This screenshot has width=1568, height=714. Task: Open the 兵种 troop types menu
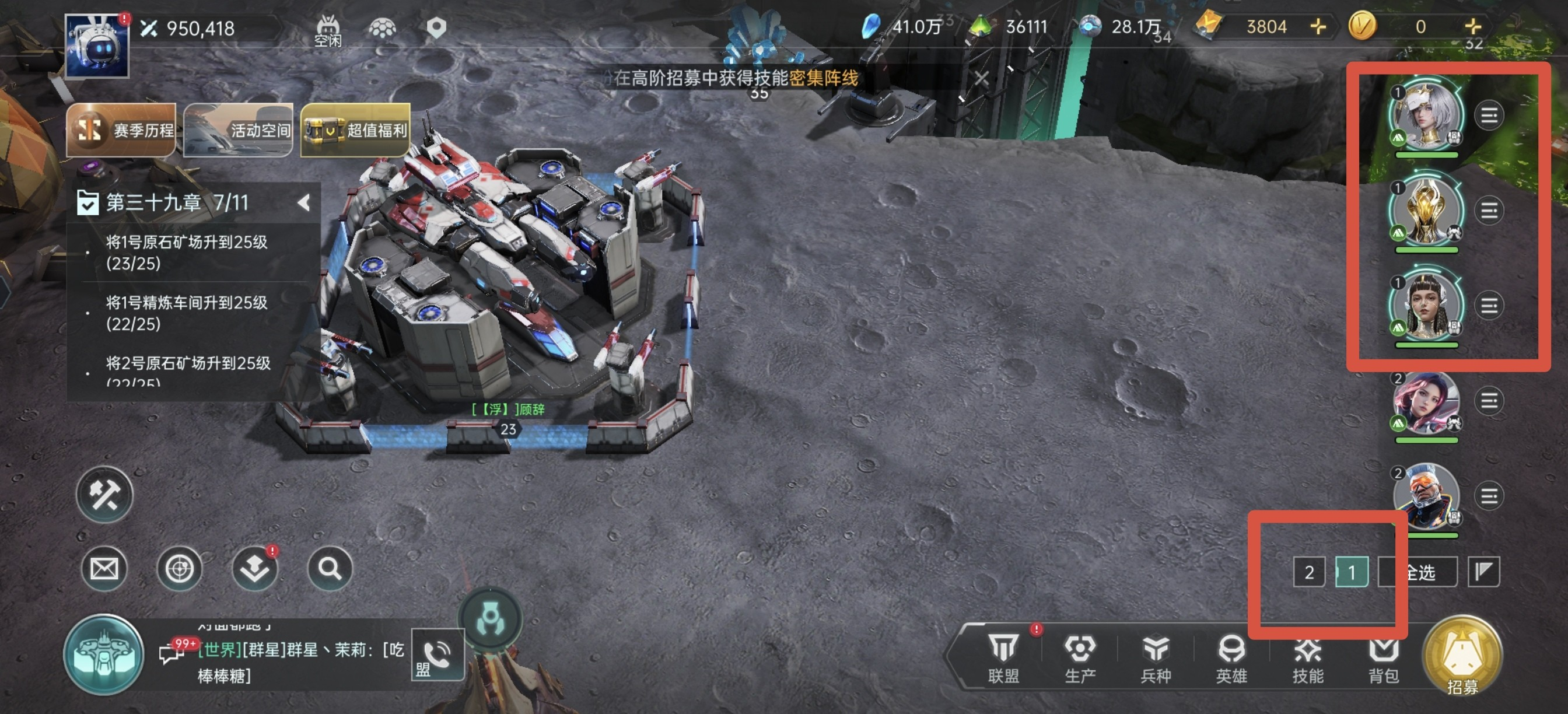click(x=1156, y=657)
